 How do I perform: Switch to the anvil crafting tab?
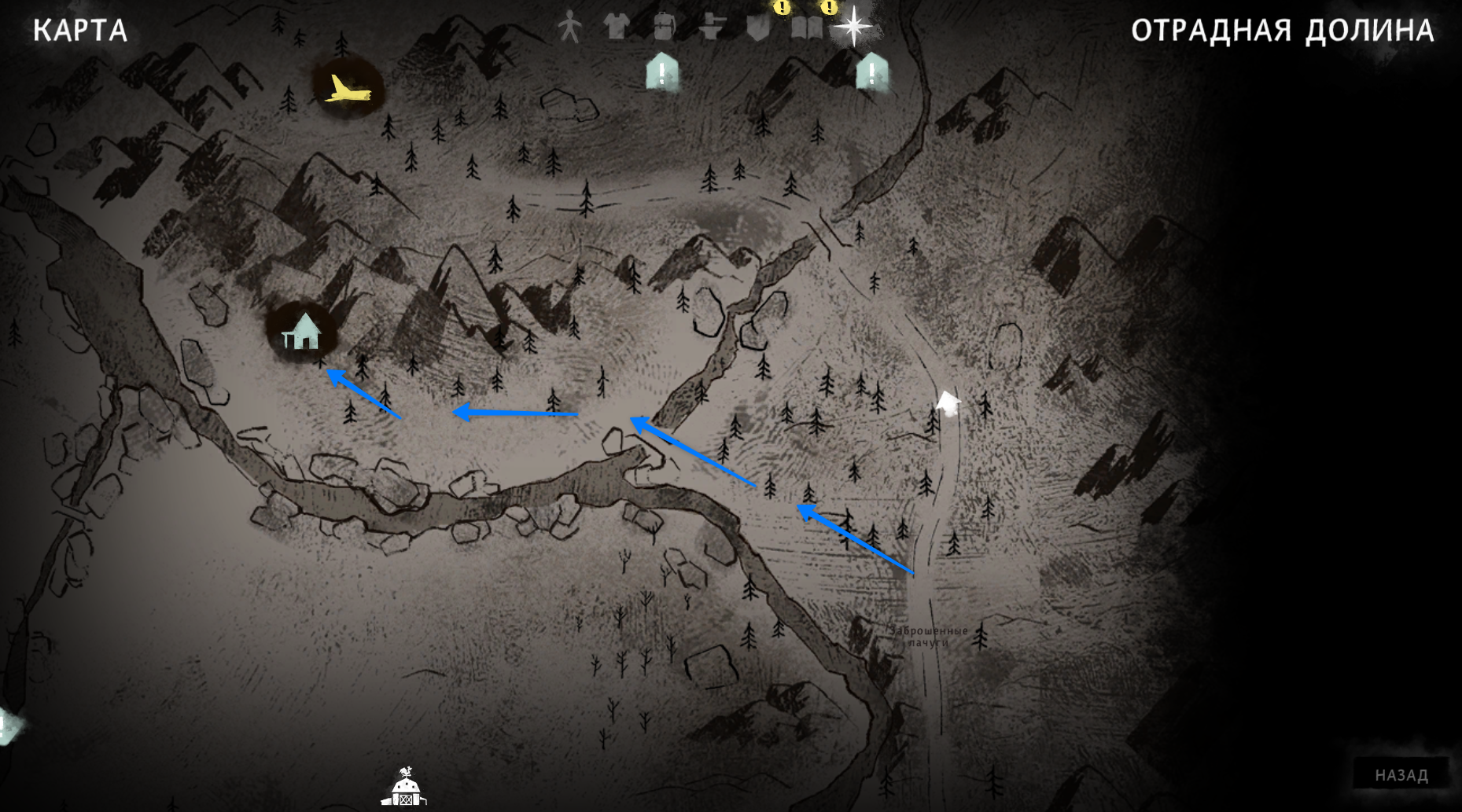(x=712, y=28)
